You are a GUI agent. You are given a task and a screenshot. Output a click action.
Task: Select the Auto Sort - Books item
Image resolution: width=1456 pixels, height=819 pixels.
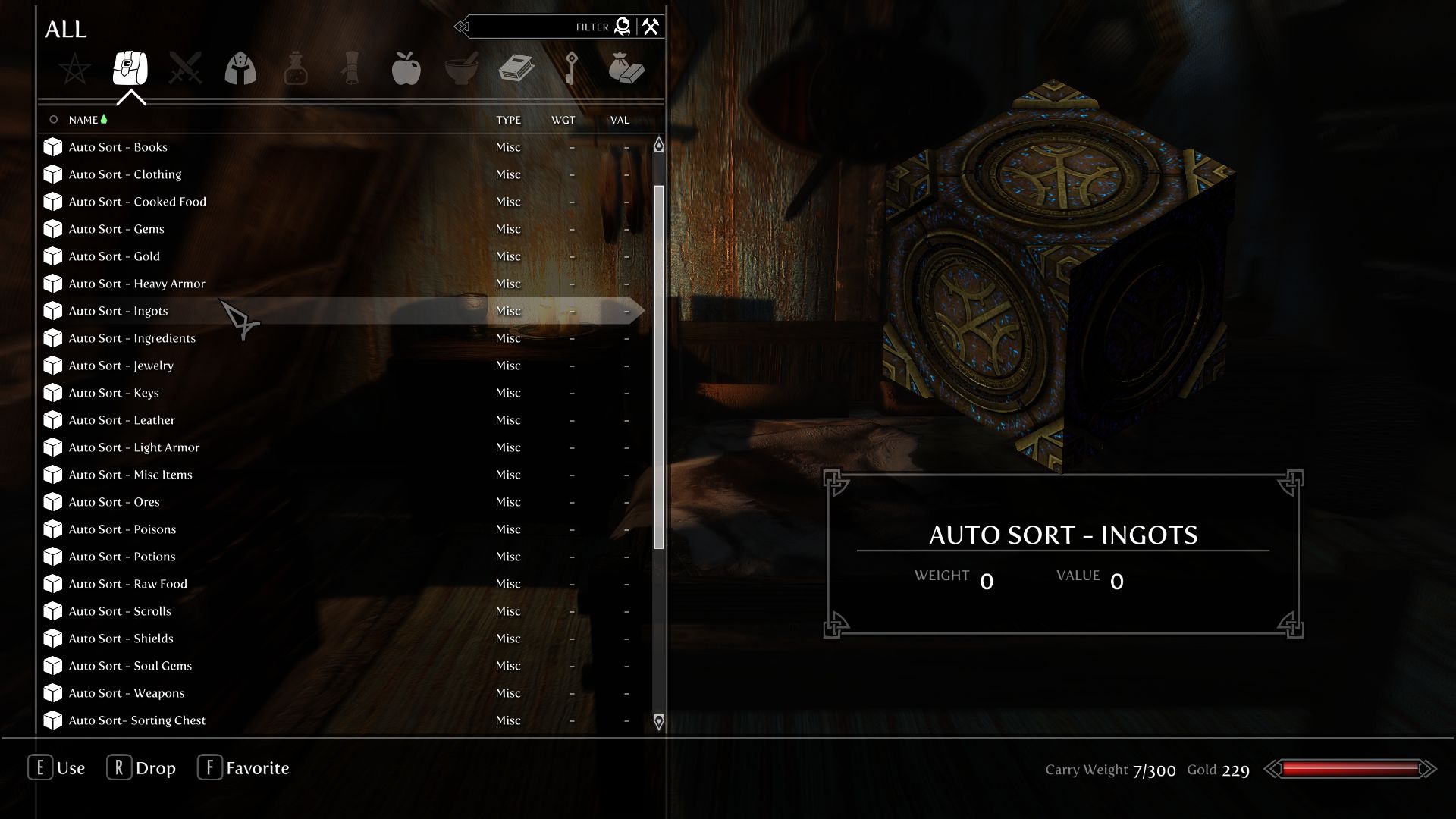tap(118, 147)
